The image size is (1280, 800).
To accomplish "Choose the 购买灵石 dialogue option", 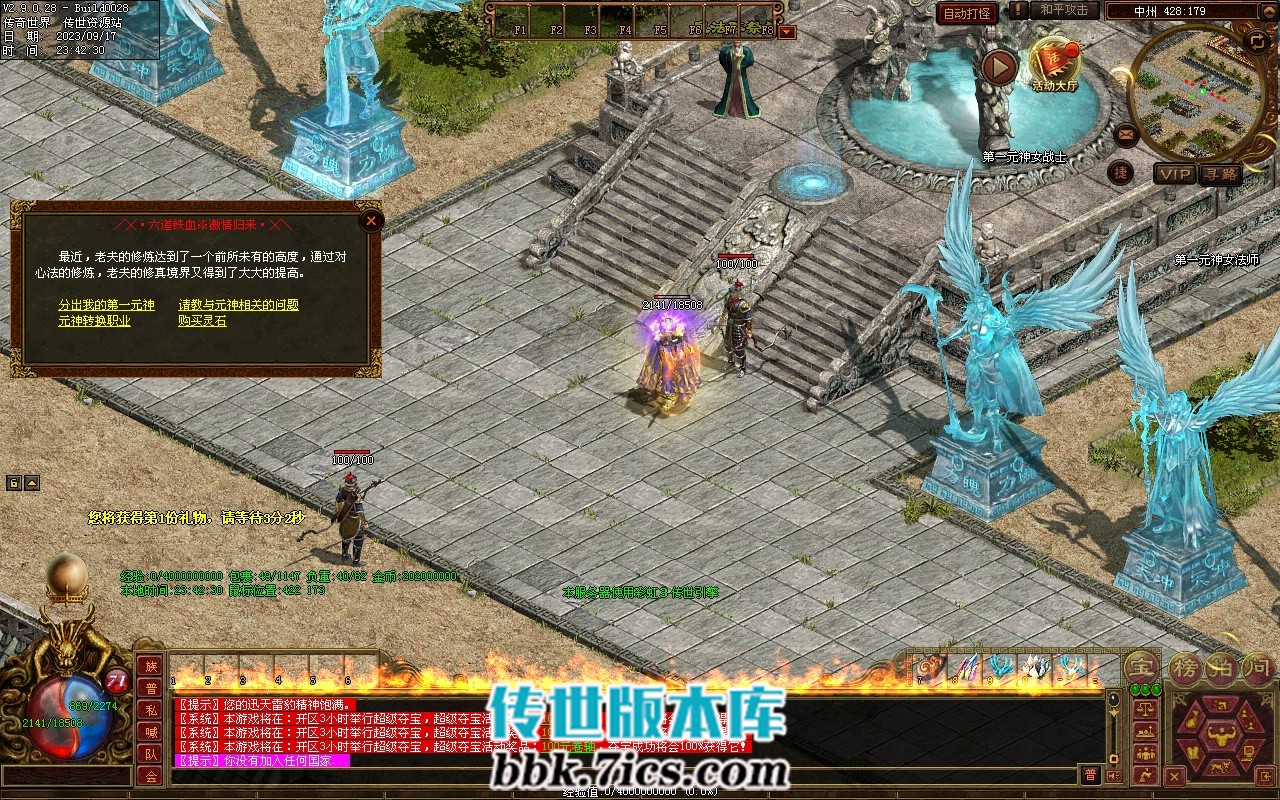I will [202, 321].
